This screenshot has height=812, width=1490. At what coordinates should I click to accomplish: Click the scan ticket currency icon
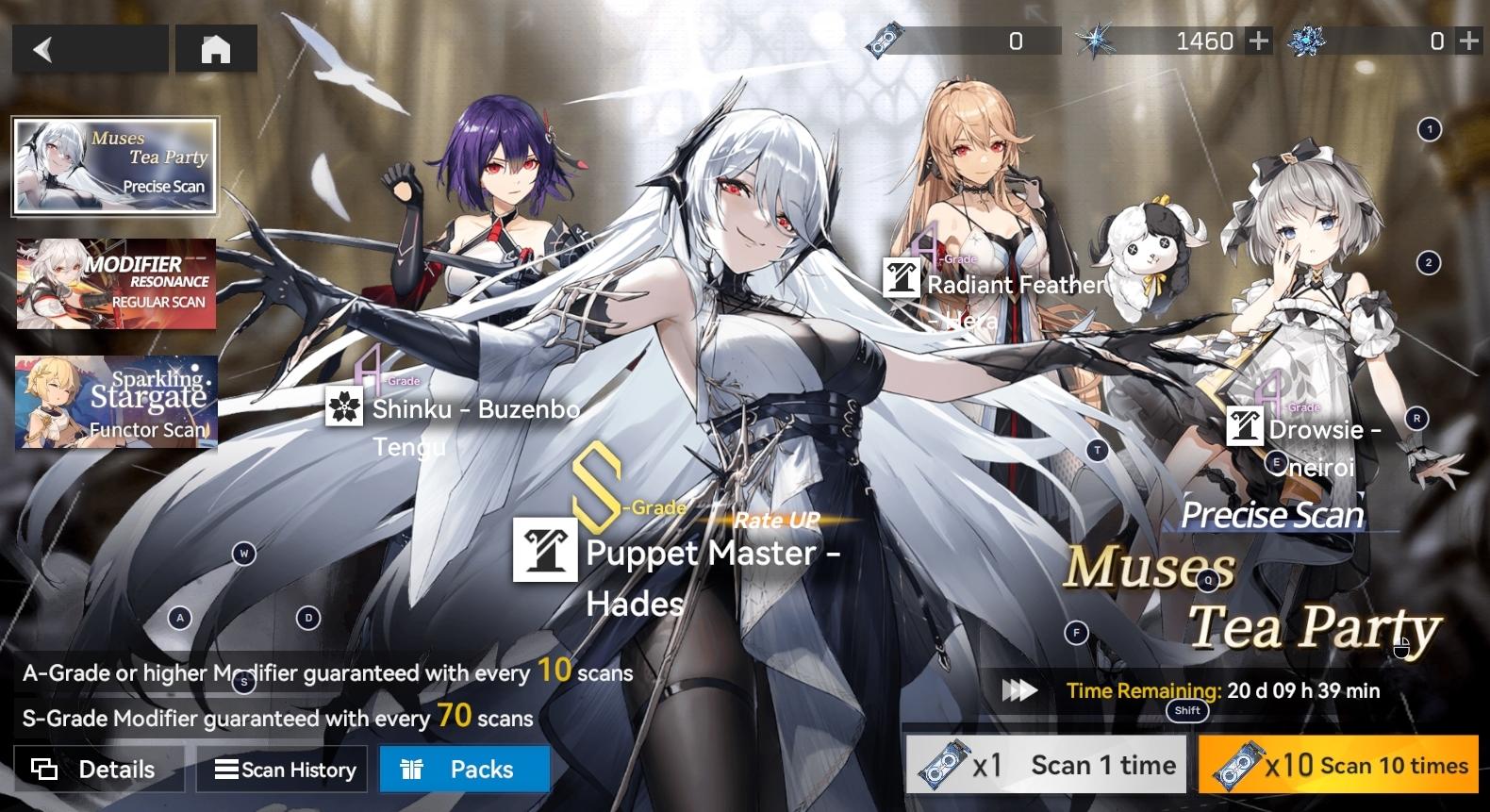point(887,41)
